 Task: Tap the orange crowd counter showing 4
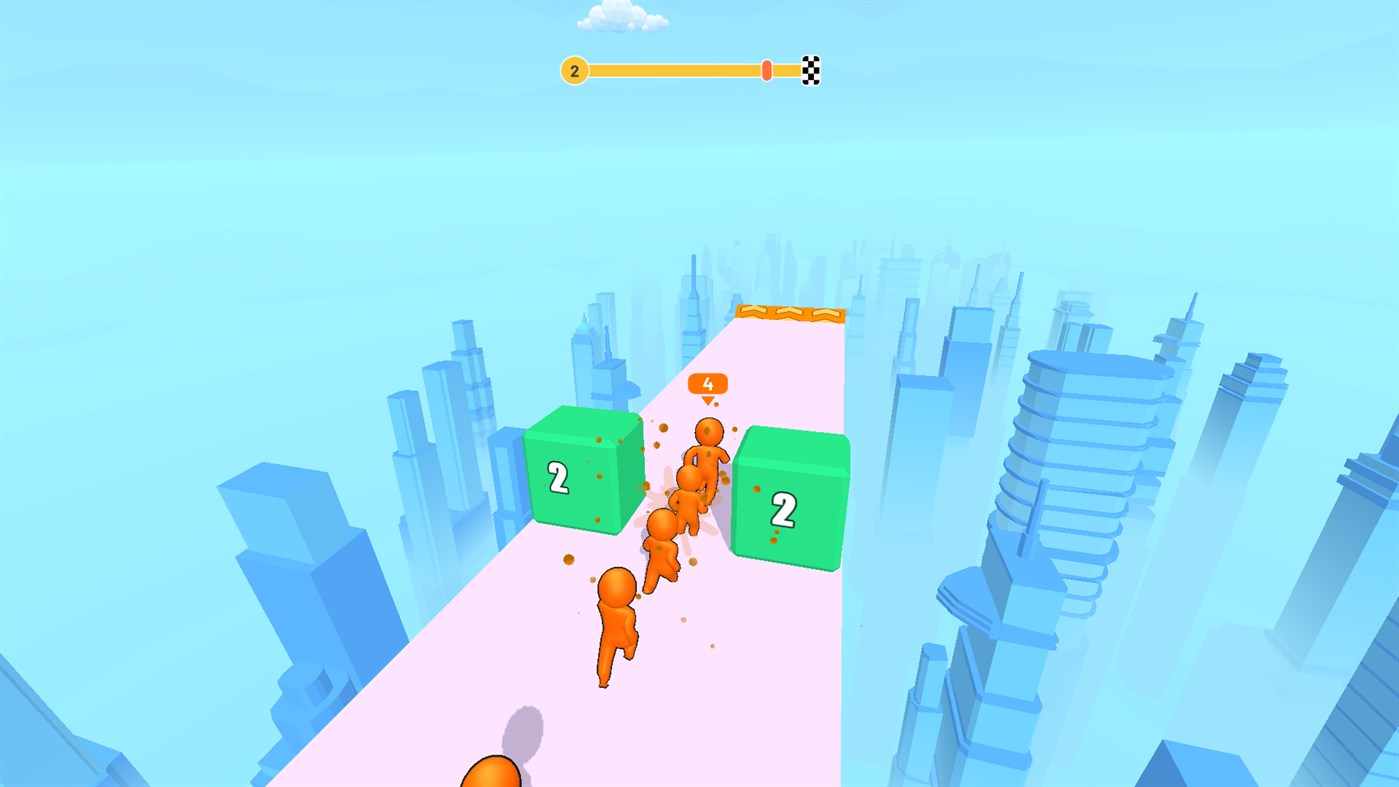[x=708, y=384]
